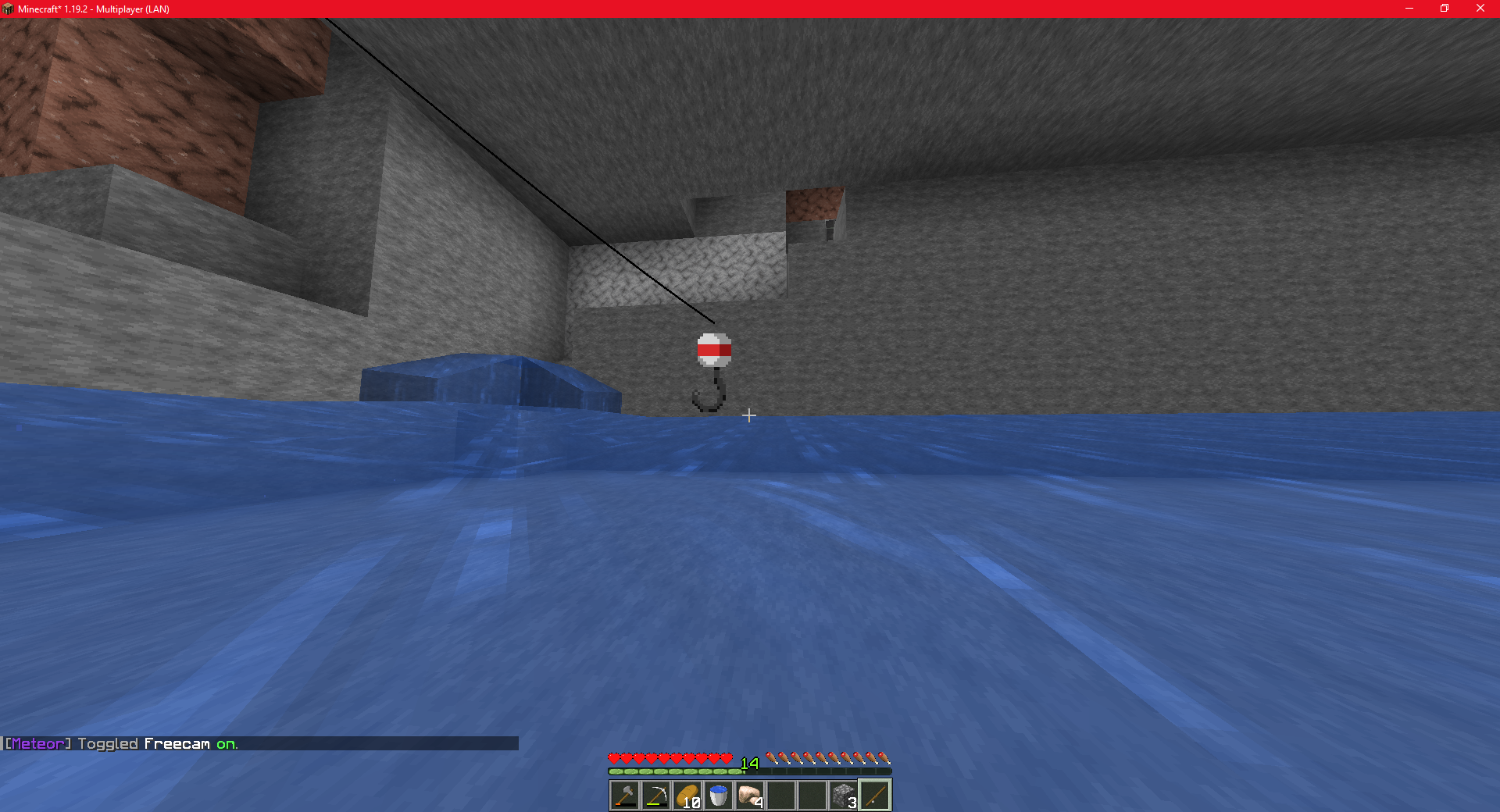Select the stone pickaxe in the hotbar
1500x812 pixels.
(655, 794)
